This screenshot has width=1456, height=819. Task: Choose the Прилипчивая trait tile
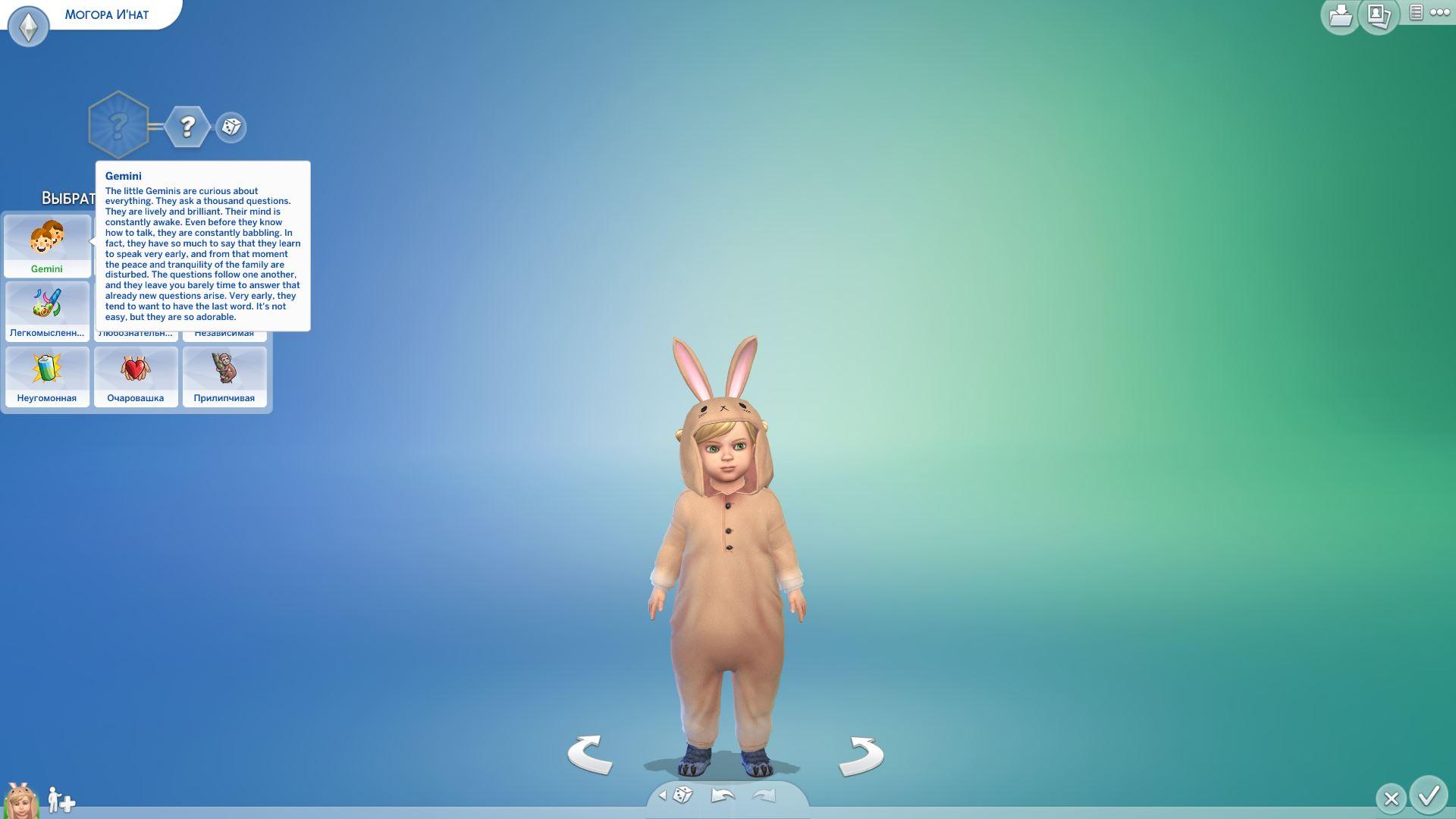click(224, 376)
